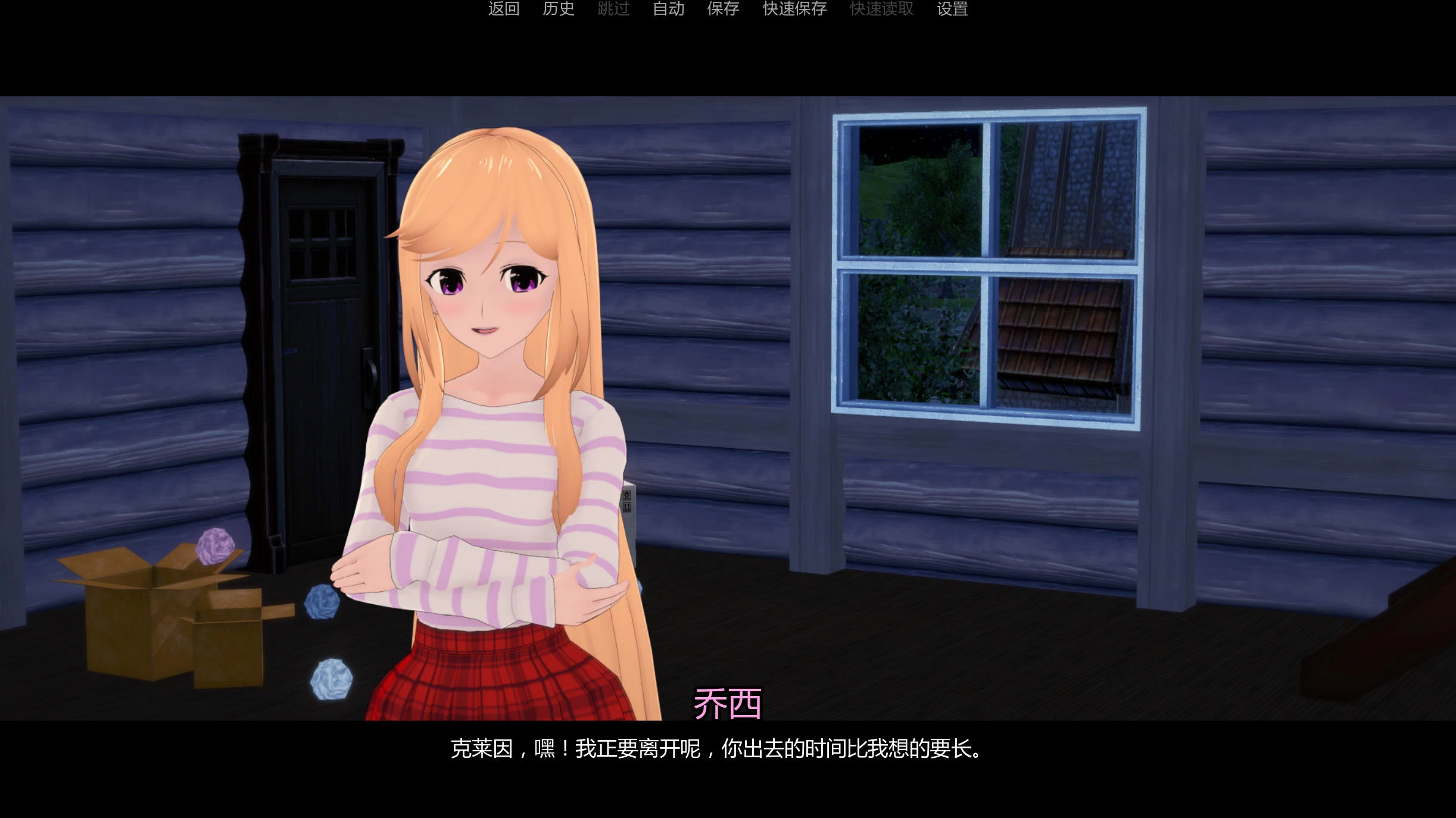Click 快速读取 to quick load

[x=881, y=10]
